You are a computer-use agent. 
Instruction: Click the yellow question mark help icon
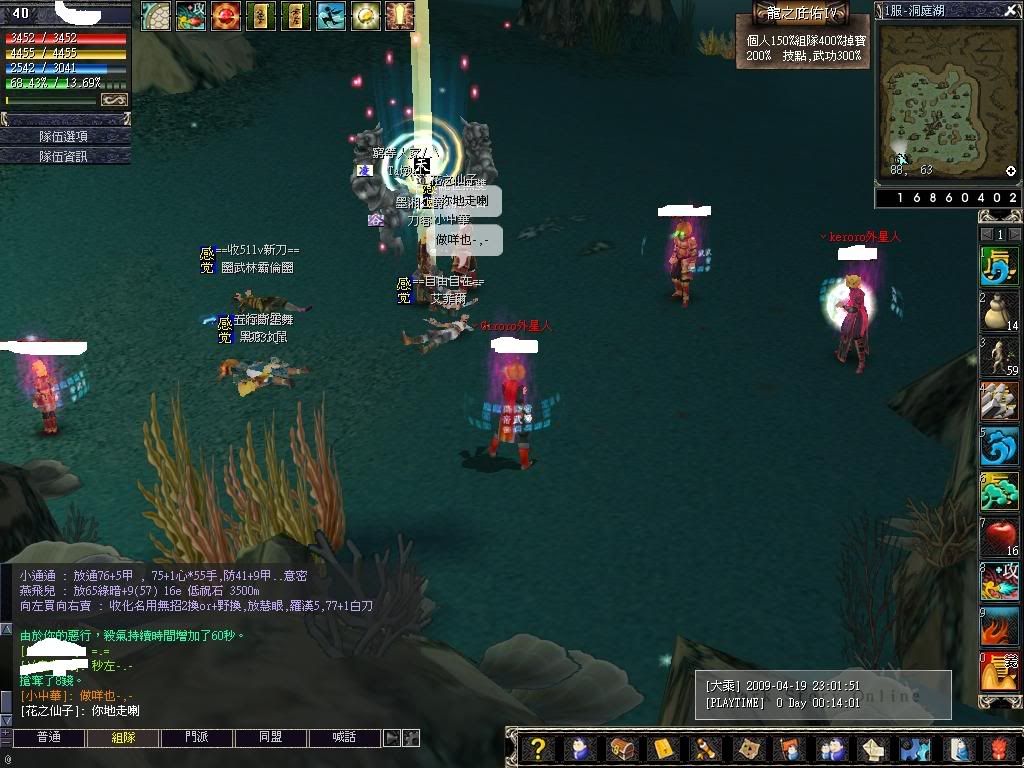[538, 748]
